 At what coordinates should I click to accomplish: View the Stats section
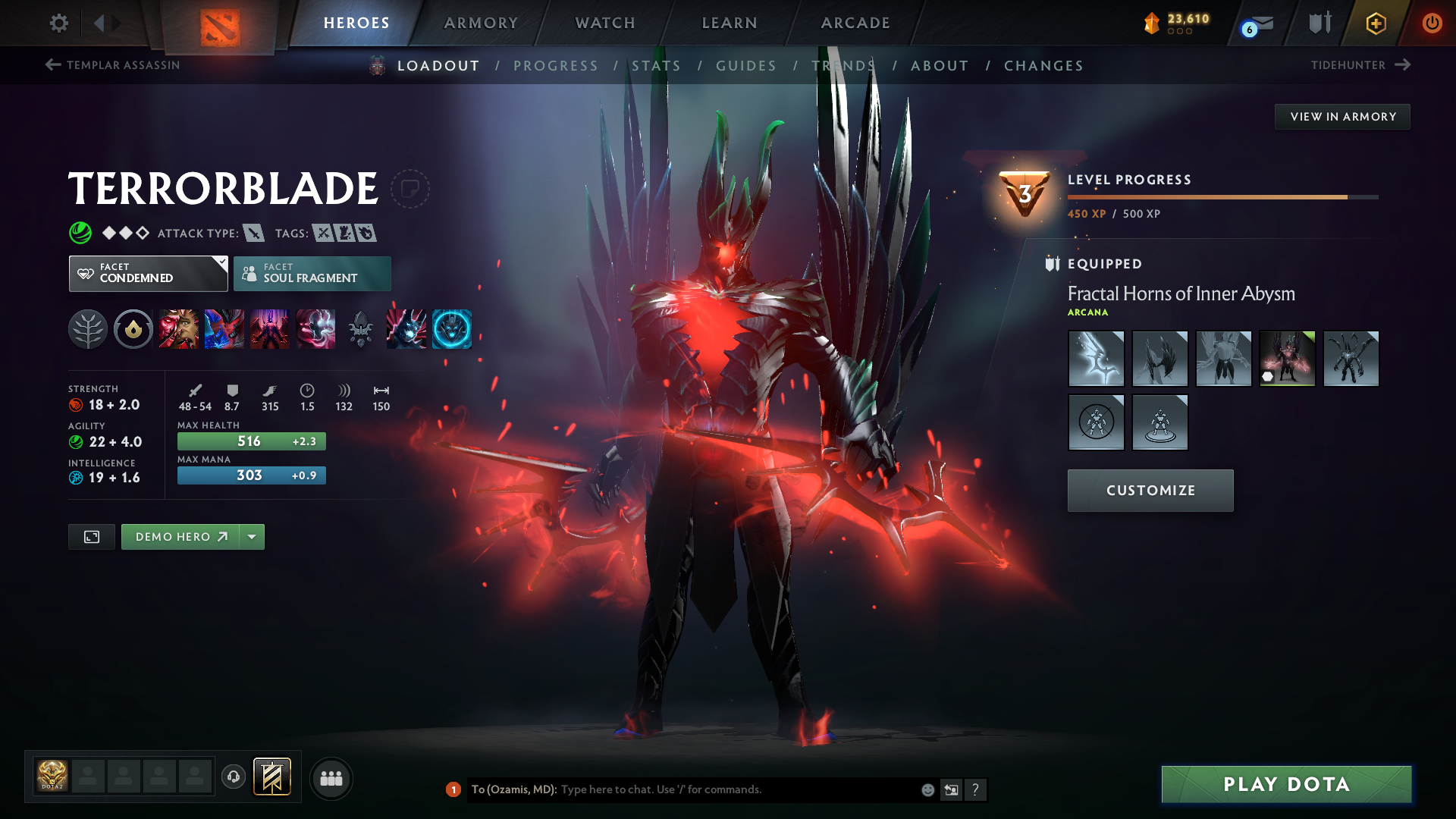coord(656,66)
